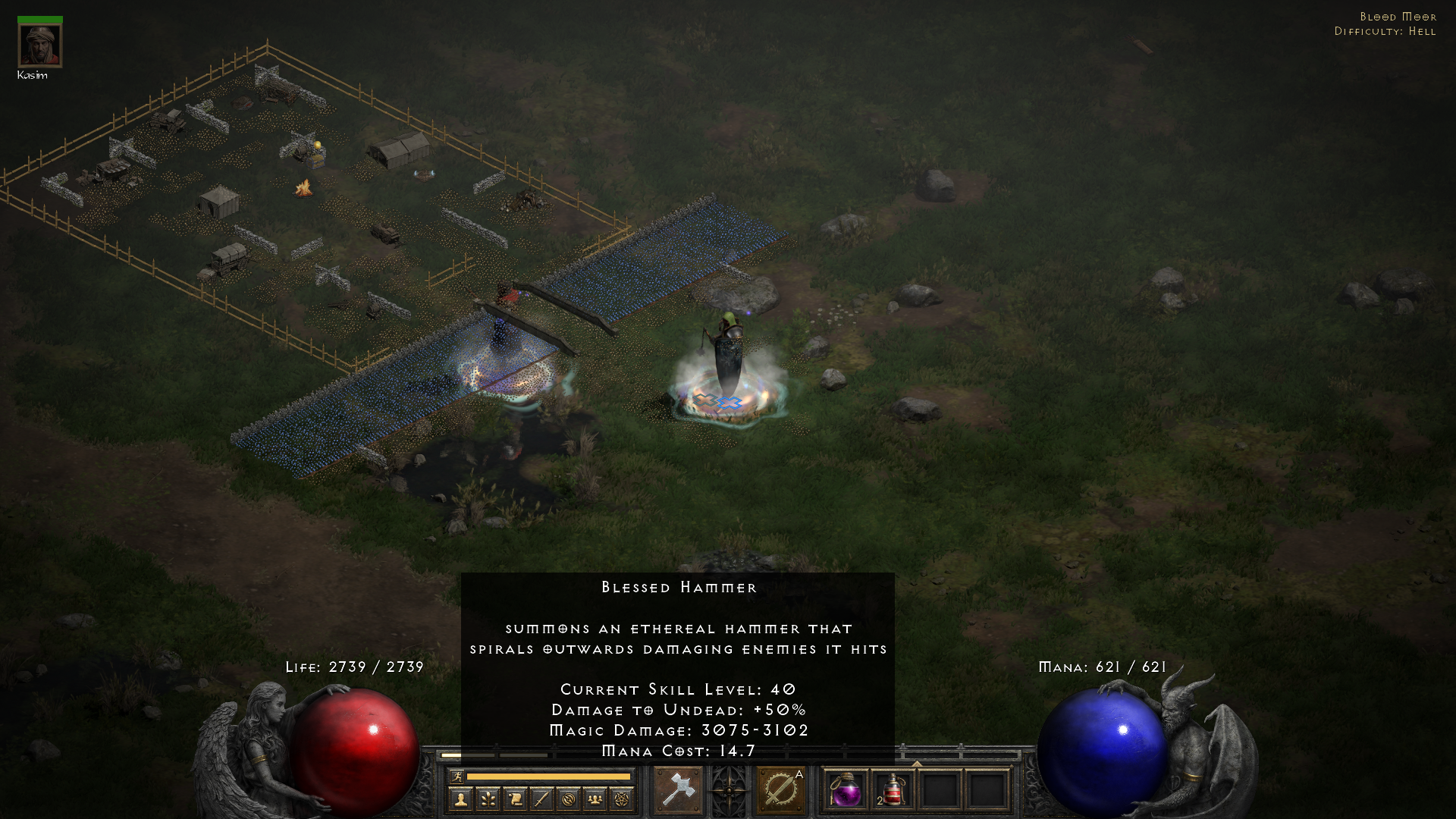
Task: Select Kasim's mercenary portrait
Action: pyautogui.click(x=39, y=45)
